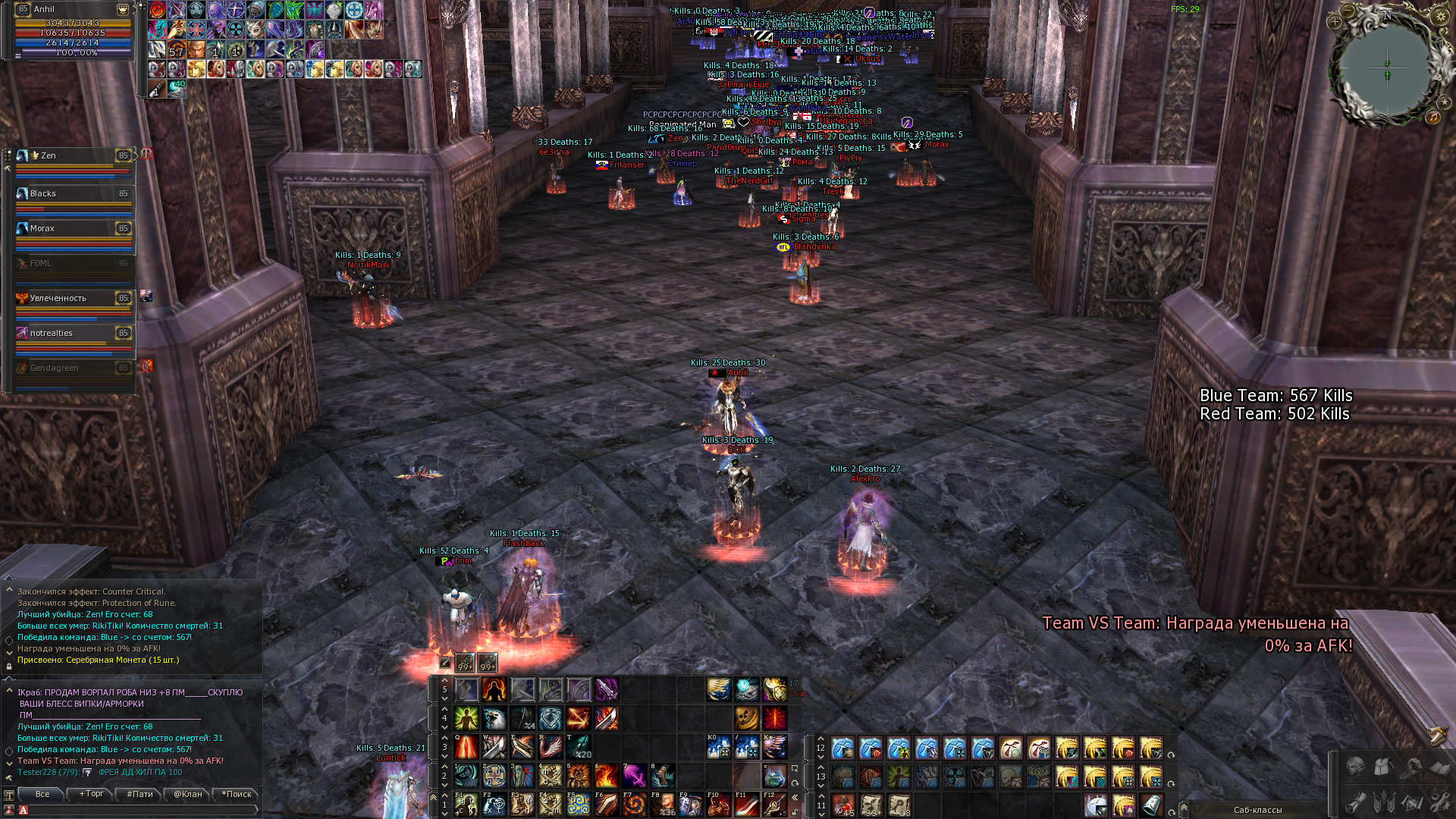Viewport: 1456px width, 819px height.
Task: Use the F9 hourglass skill
Action: point(690,805)
